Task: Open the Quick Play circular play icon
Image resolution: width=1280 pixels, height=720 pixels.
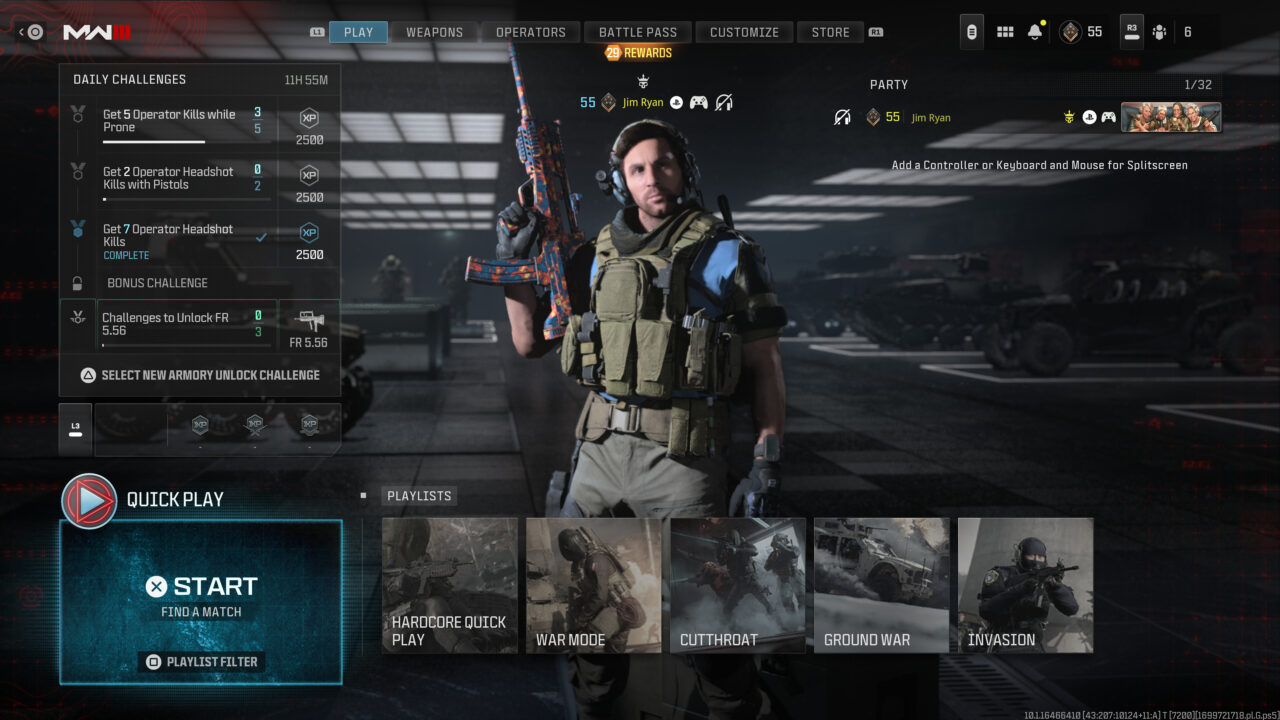Action: [91, 499]
